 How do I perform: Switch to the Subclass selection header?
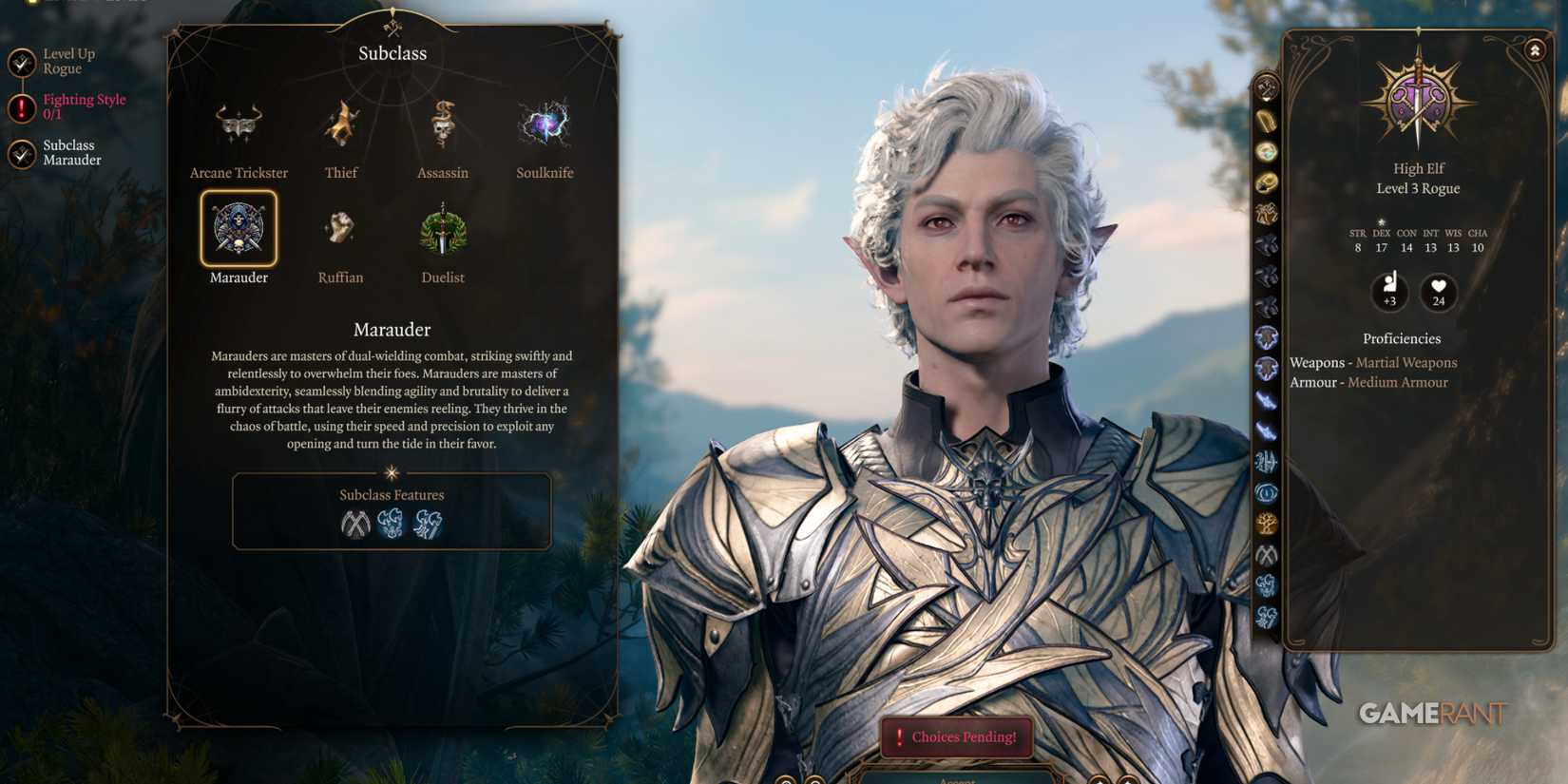[392, 53]
